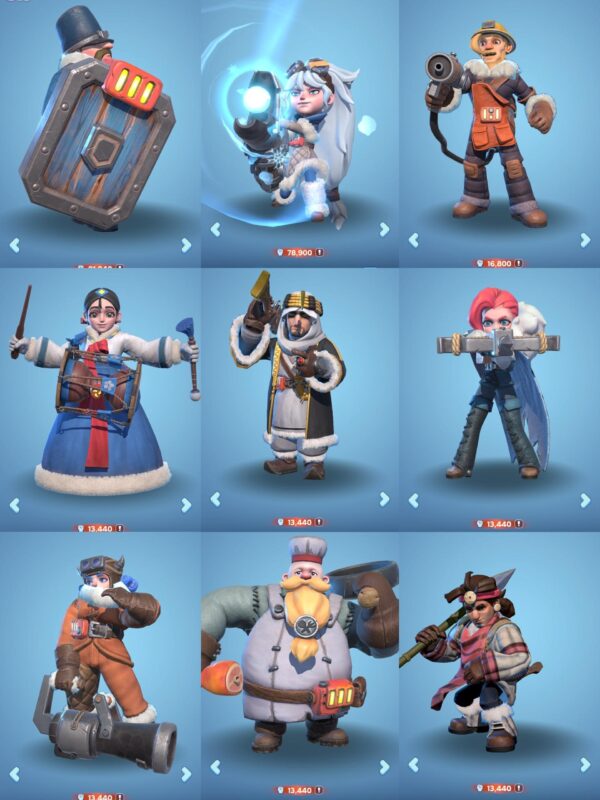Select the right arrow beside the drummer woman
The height and width of the screenshot is (800, 600).
186,505
